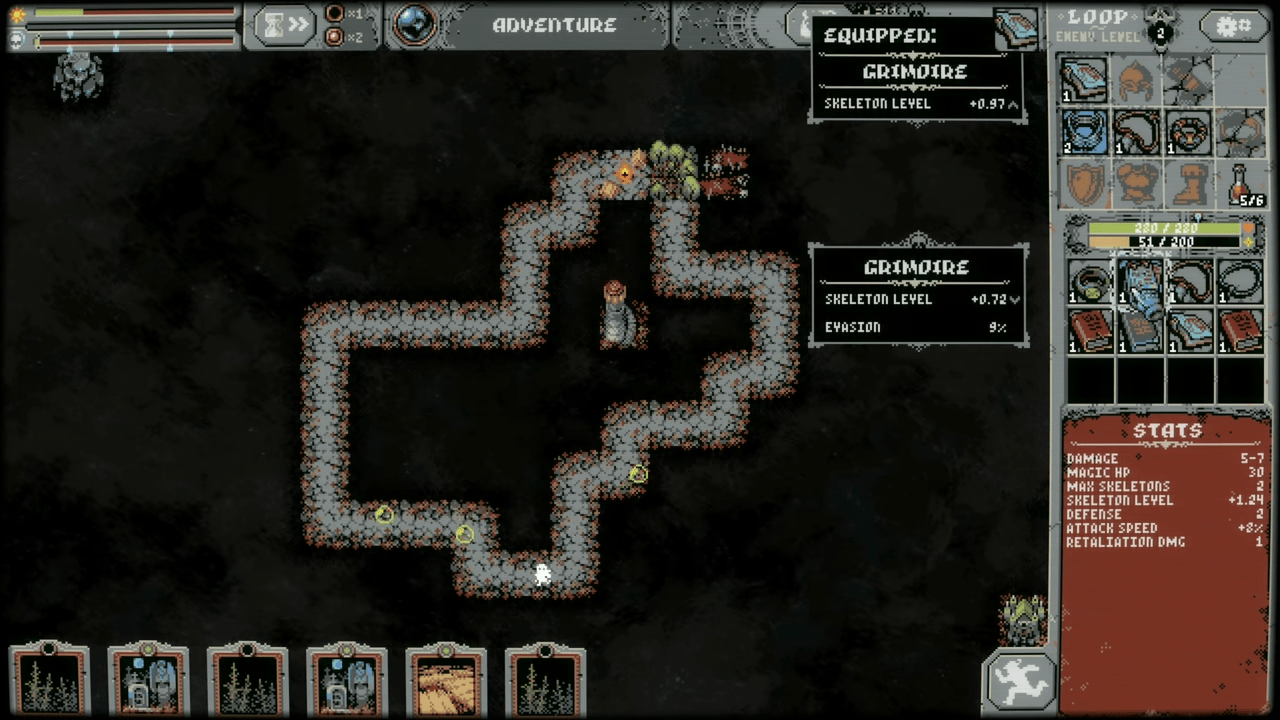Click the green HP bar showing 280/280
The image size is (1280, 720).
click(x=1164, y=228)
